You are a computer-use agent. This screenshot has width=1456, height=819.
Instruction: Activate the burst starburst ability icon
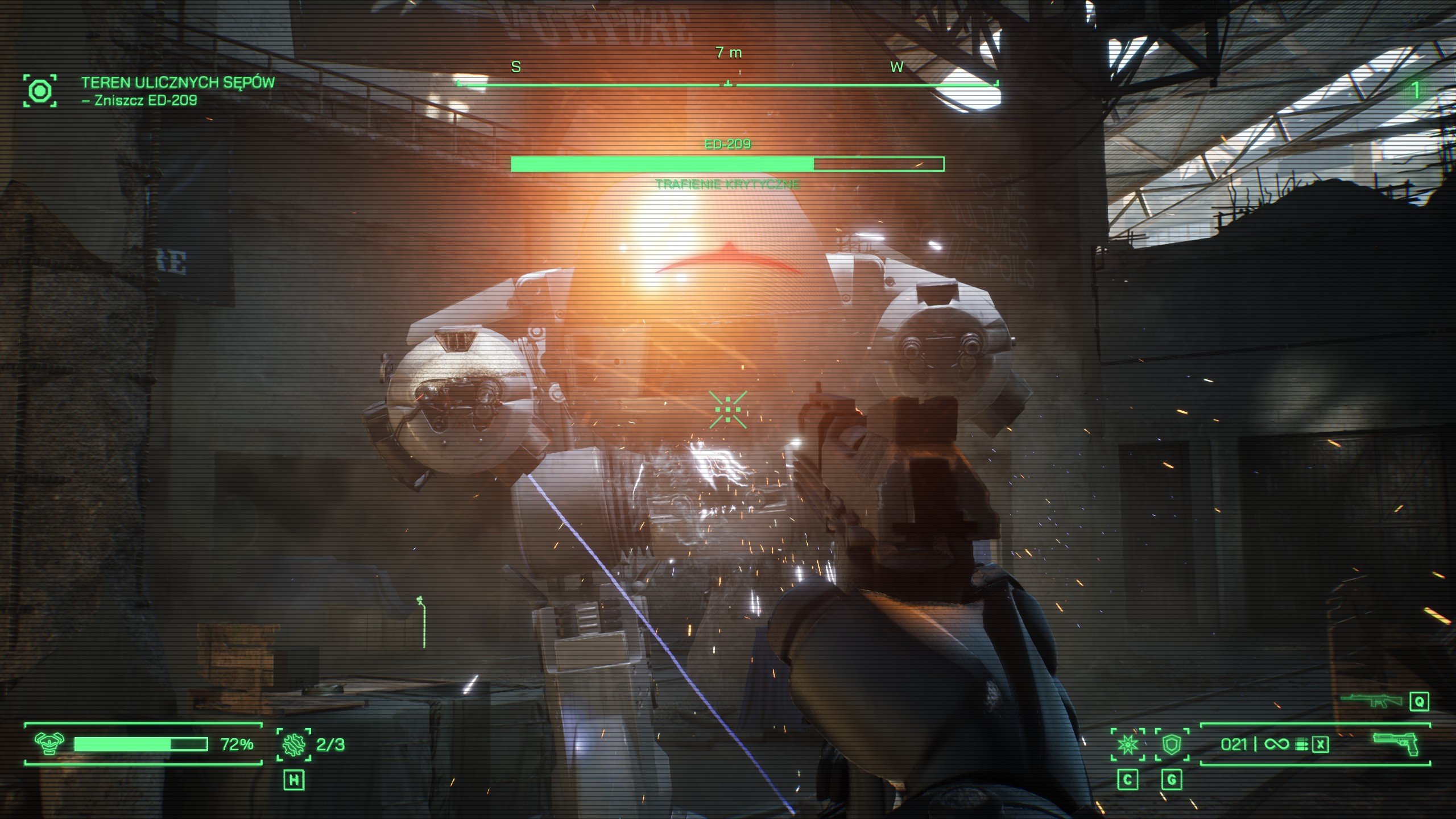click(x=1128, y=744)
